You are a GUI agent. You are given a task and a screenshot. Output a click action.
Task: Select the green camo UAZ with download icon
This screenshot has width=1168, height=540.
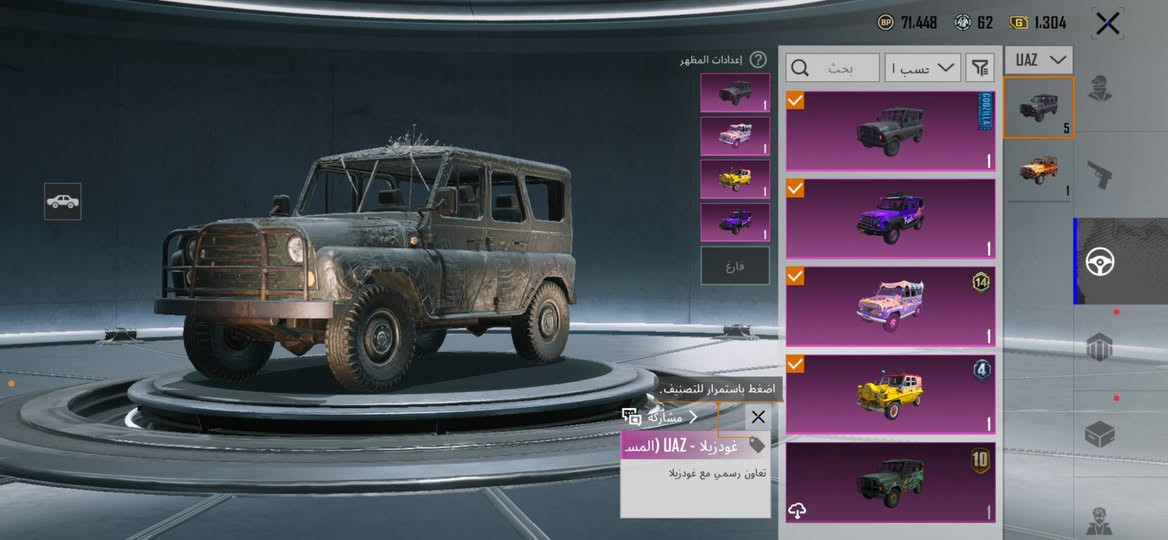coord(890,483)
